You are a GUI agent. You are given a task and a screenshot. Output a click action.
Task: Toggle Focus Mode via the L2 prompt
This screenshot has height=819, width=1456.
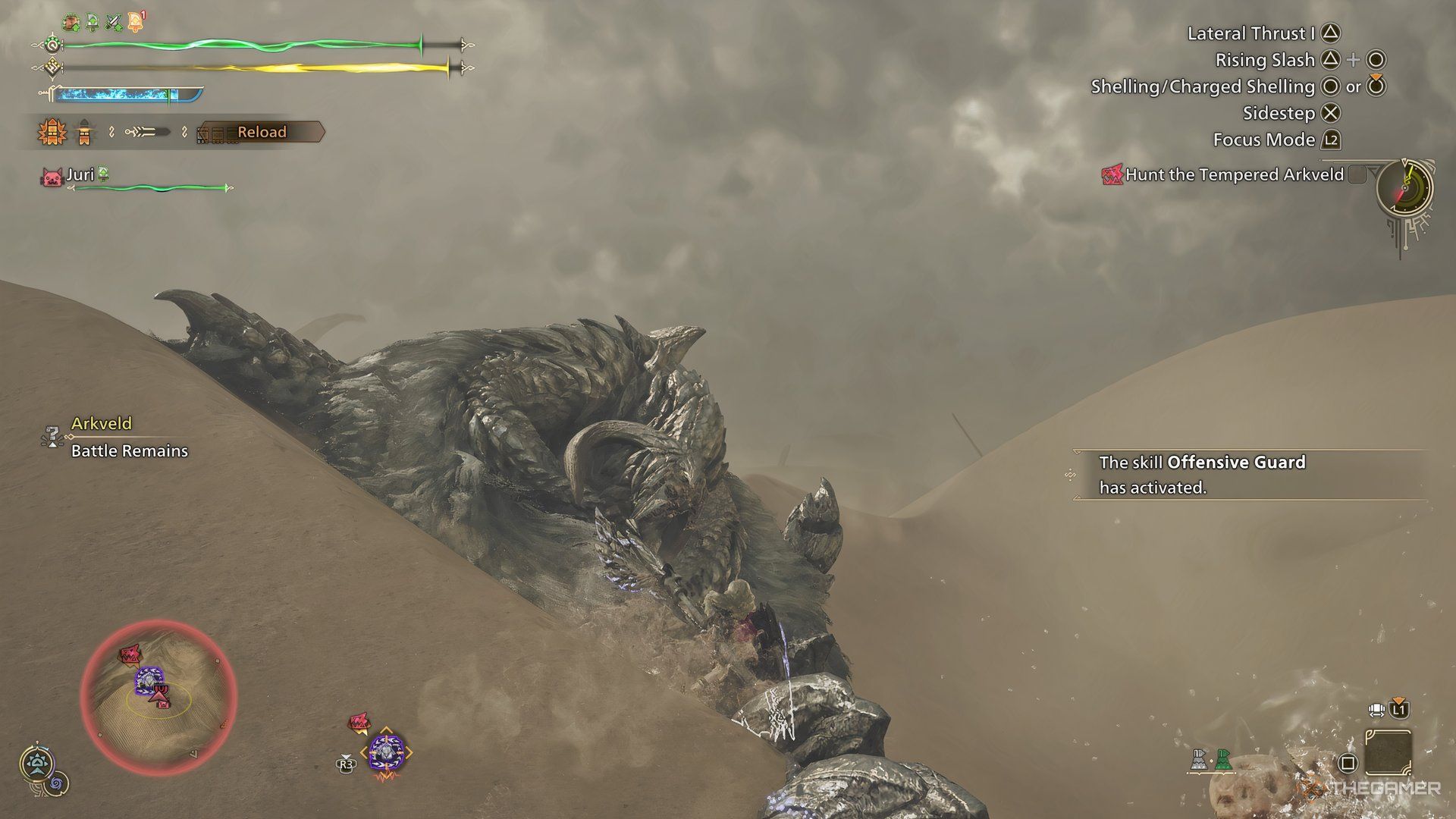[x=1332, y=140]
